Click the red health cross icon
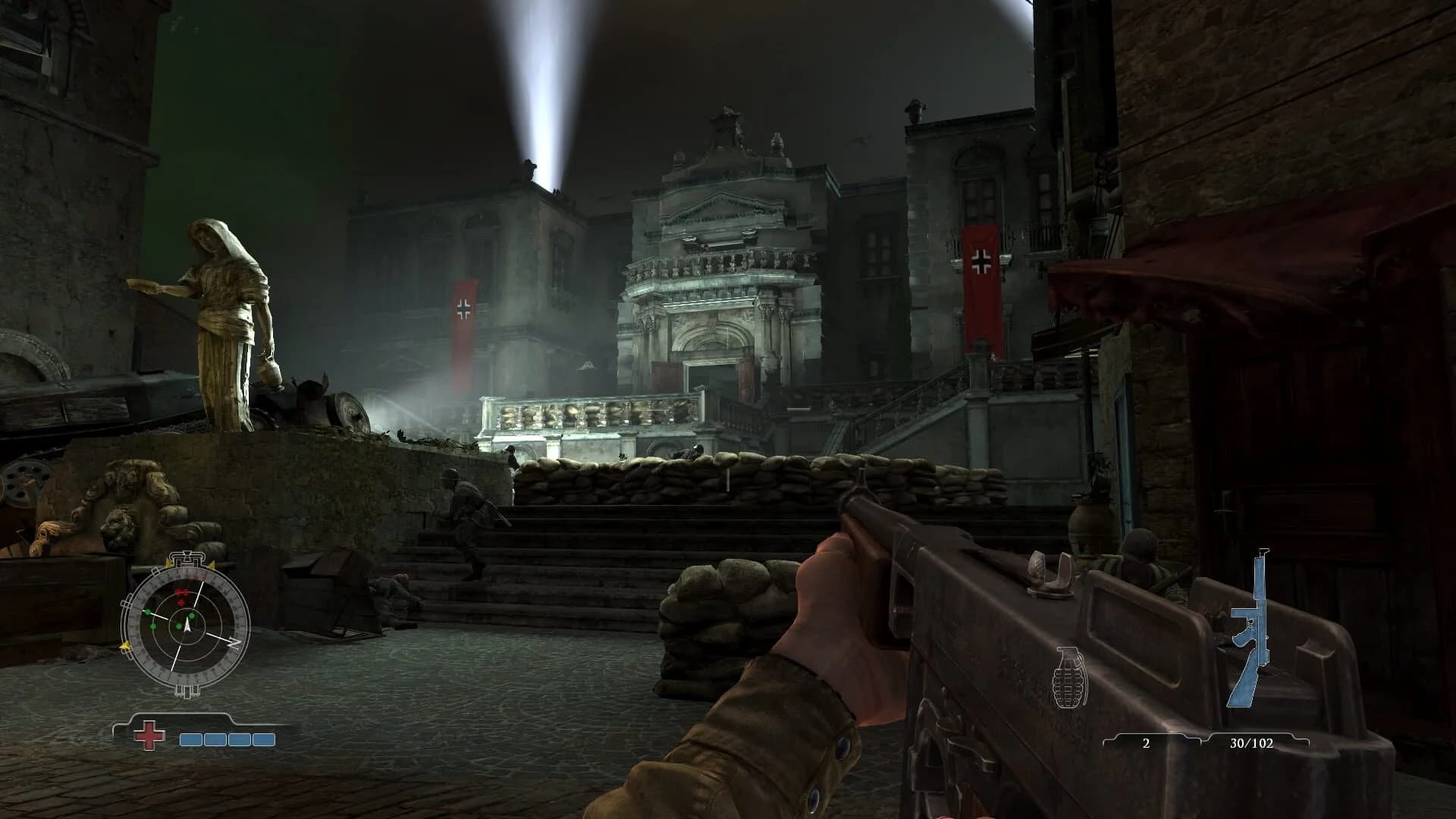1456x819 pixels. tap(149, 736)
